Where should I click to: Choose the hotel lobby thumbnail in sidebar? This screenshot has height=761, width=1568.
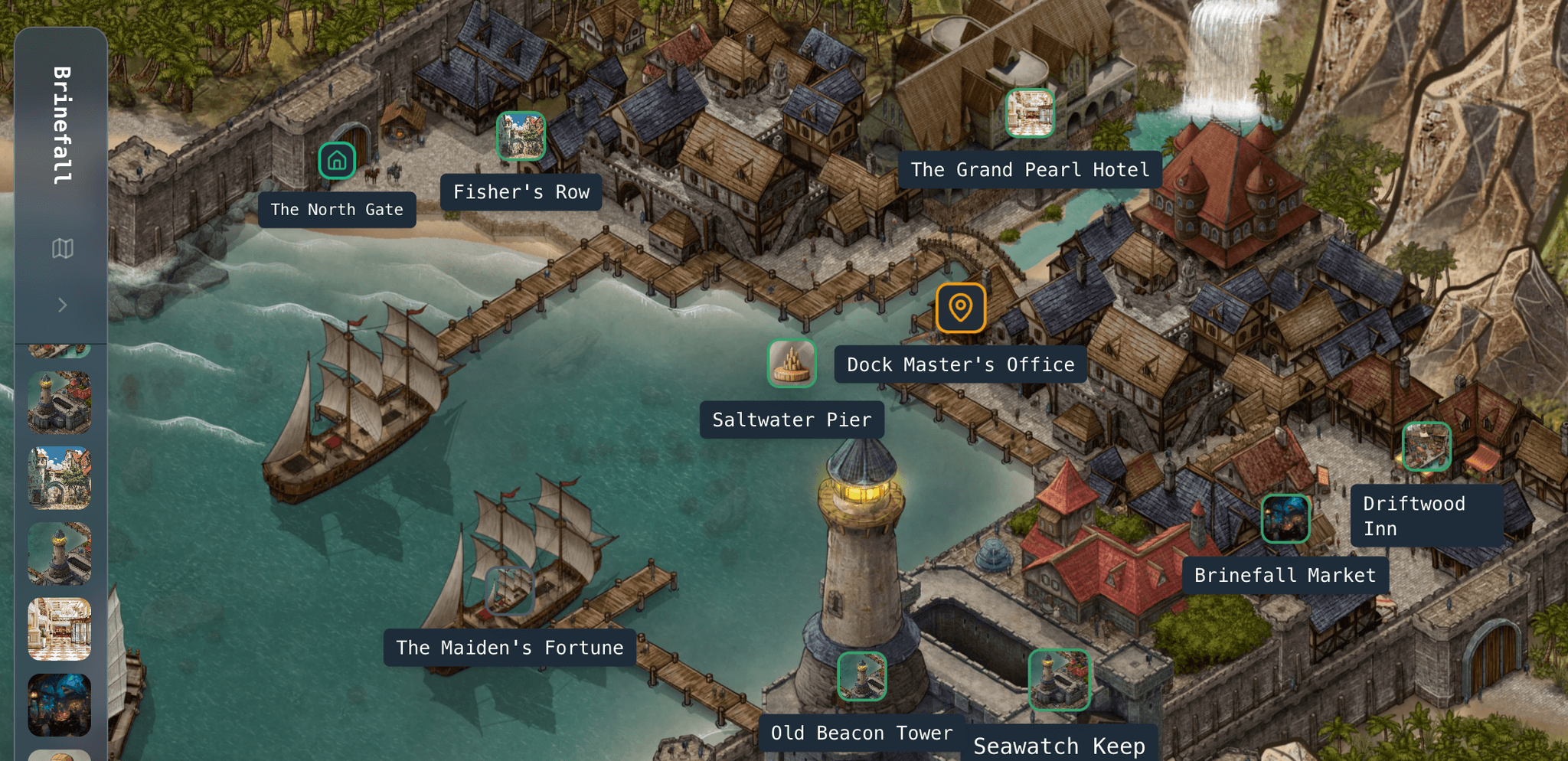[60, 629]
